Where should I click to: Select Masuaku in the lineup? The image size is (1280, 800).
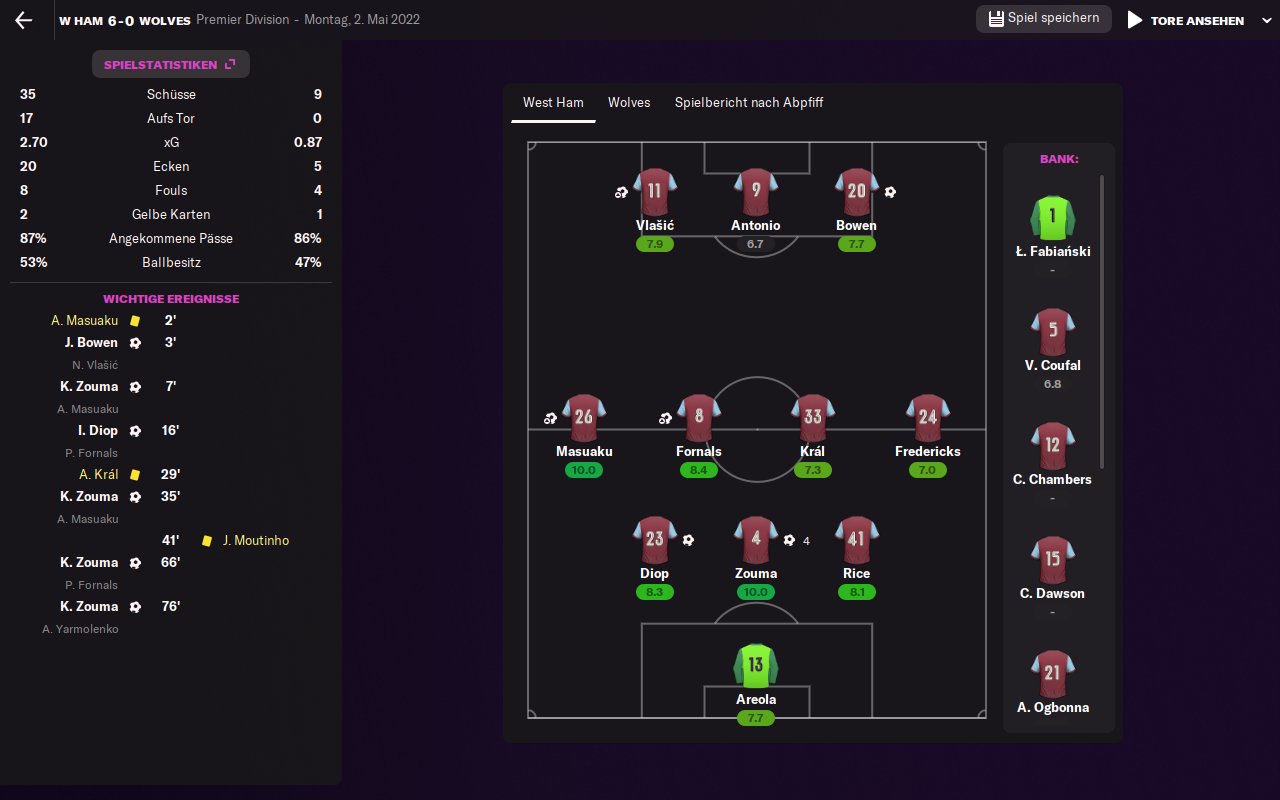pos(584,418)
